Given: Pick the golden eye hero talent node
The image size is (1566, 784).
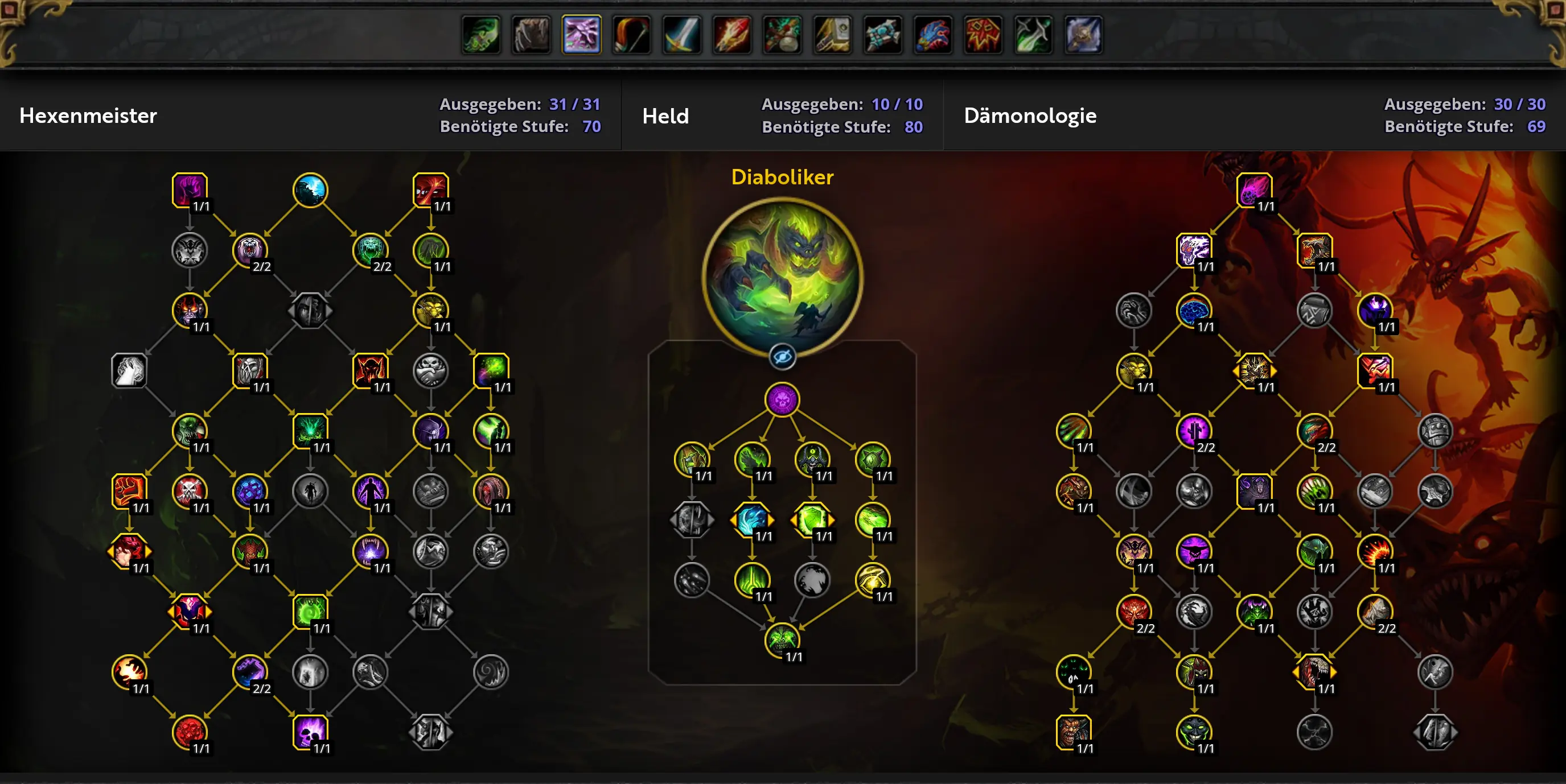Looking at the screenshot, I should pyautogui.click(x=873, y=580).
